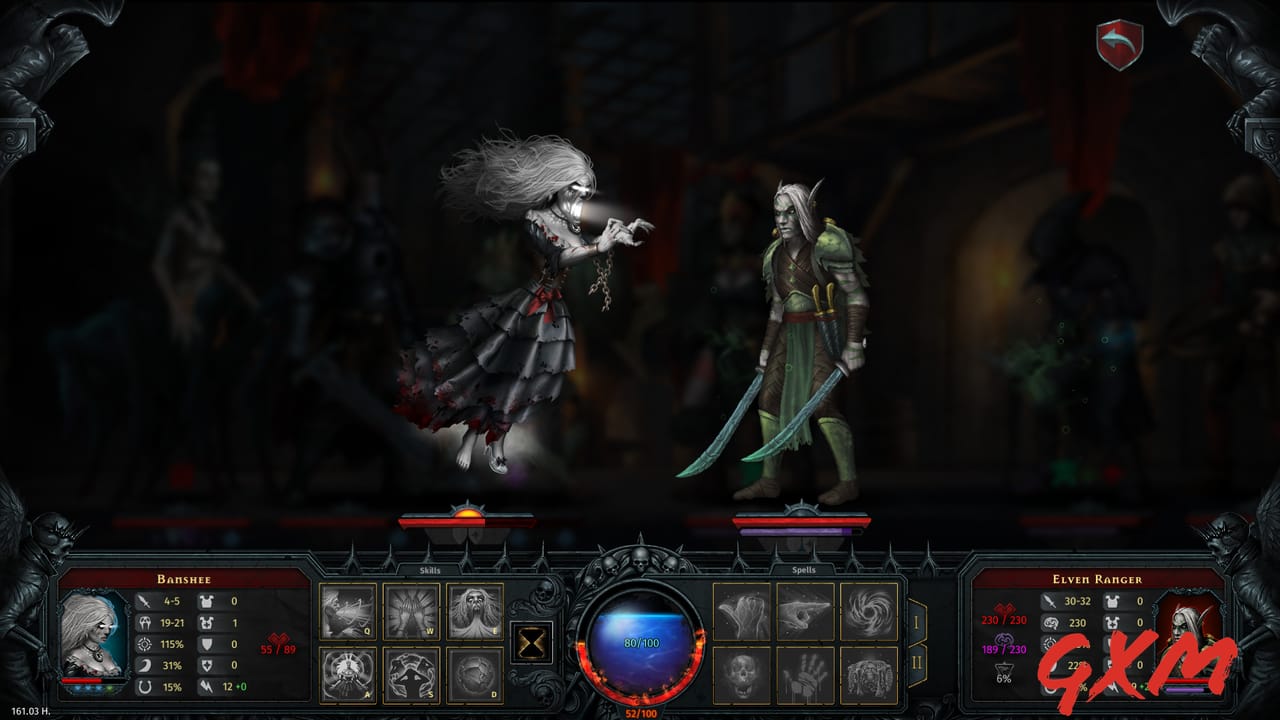Click the Elven Ranger's portrait
The width and height of the screenshot is (1280, 720).
pos(1193,640)
